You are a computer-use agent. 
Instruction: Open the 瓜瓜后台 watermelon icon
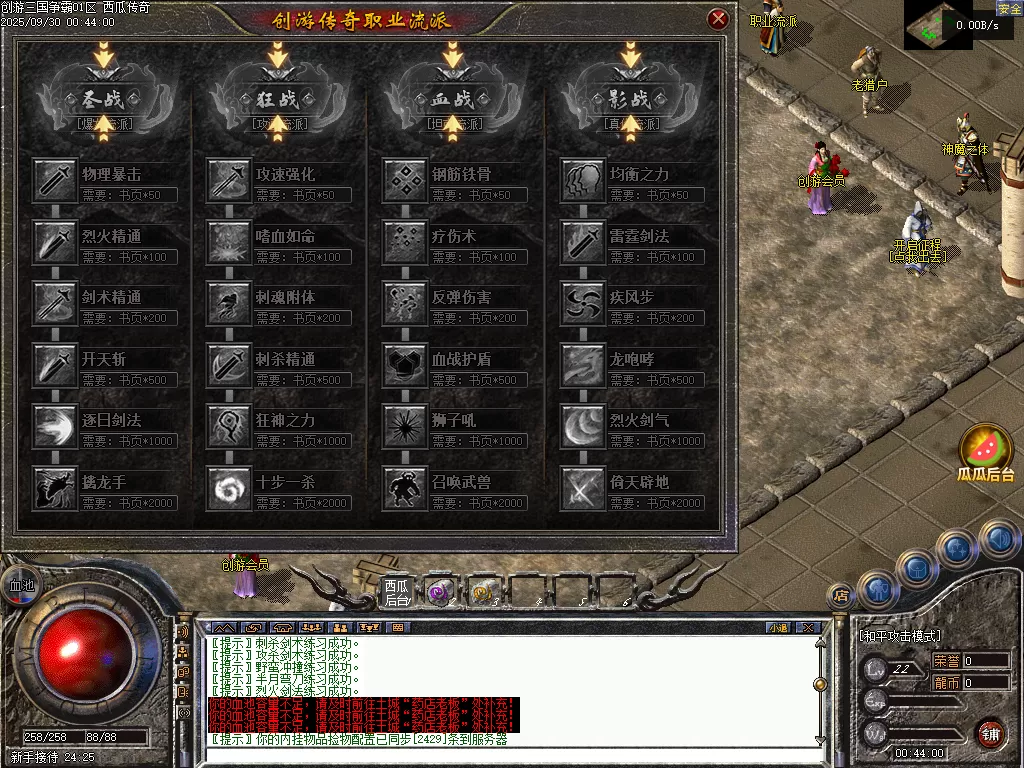pyautogui.click(x=986, y=450)
